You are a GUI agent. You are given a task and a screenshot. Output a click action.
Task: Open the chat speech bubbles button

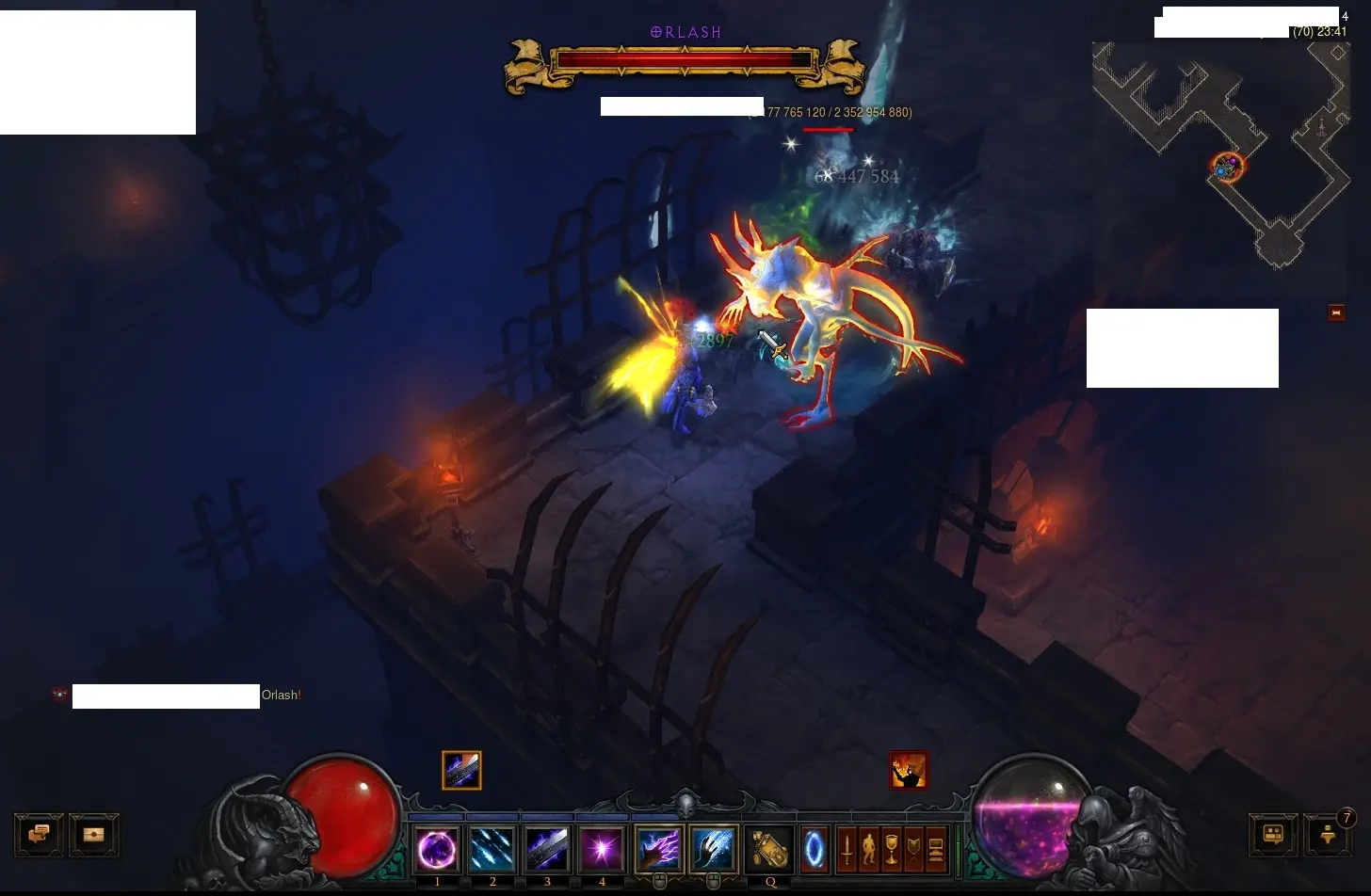pyautogui.click(x=39, y=835)
